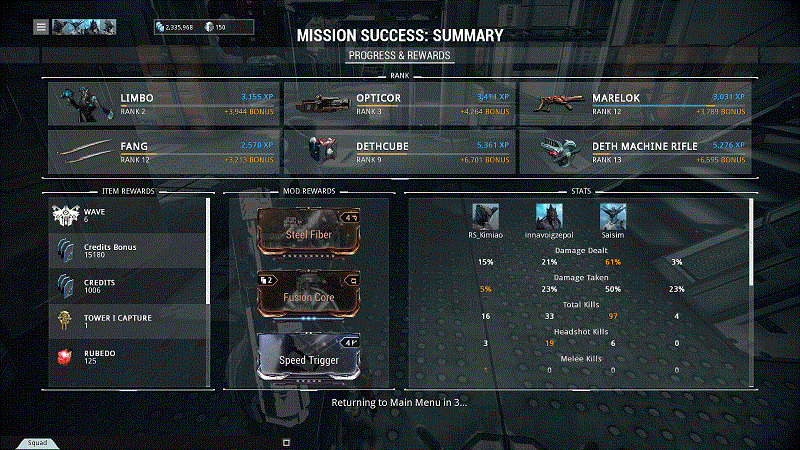Click the Progress & Rewards heading
This screenshot has width=800, height=450.
point(399,55)
